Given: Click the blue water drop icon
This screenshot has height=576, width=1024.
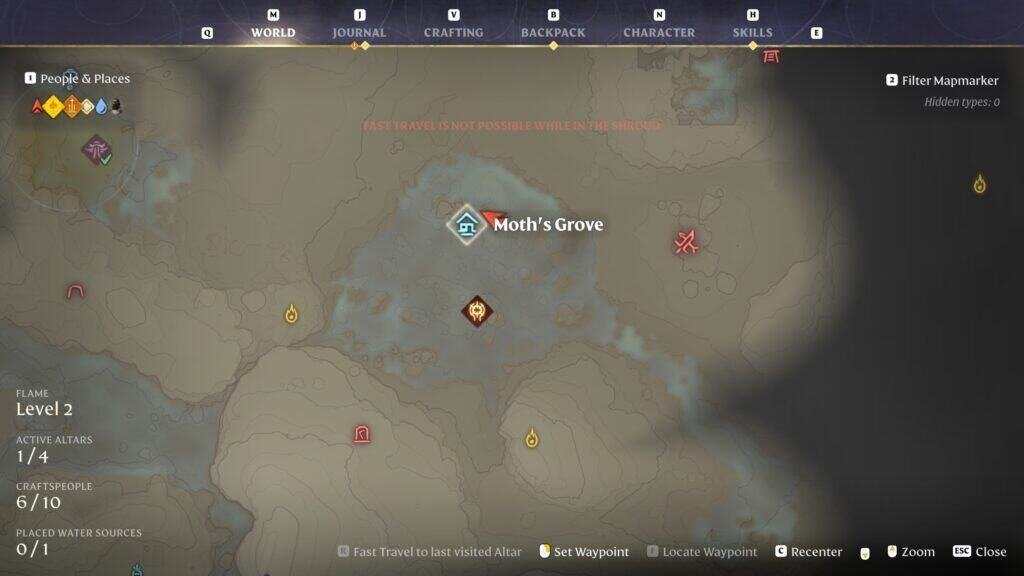Looking at the screenshot, I should pyautogui.click(x=101, y=106).
